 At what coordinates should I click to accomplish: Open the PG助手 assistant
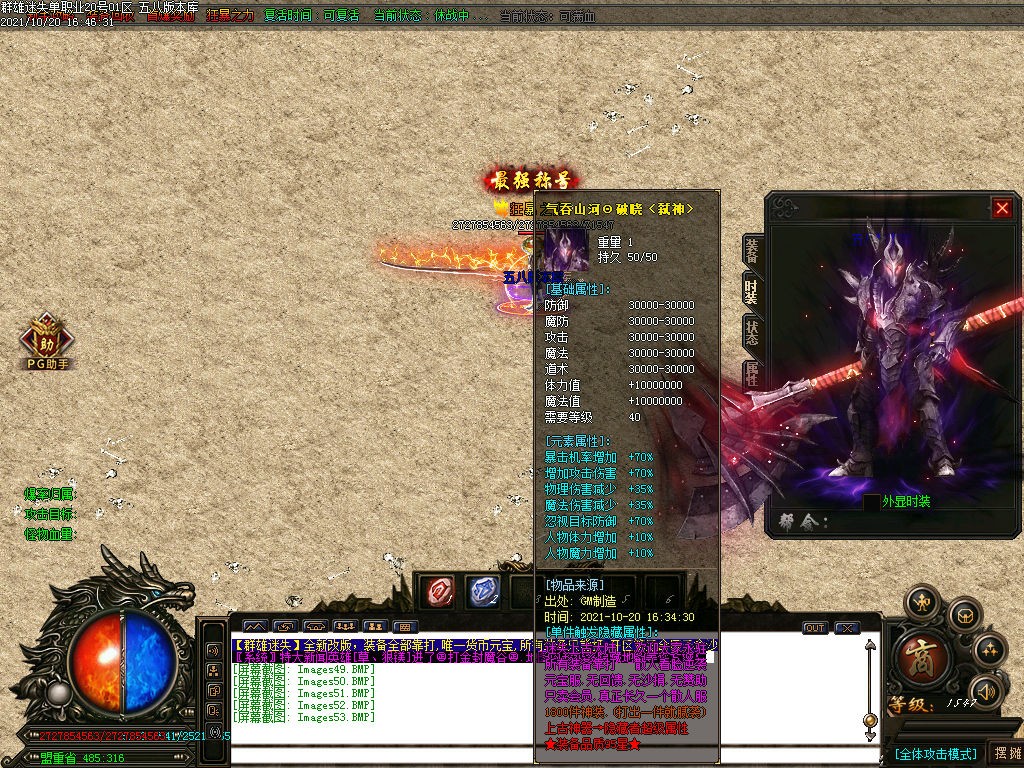click(46, 340)
